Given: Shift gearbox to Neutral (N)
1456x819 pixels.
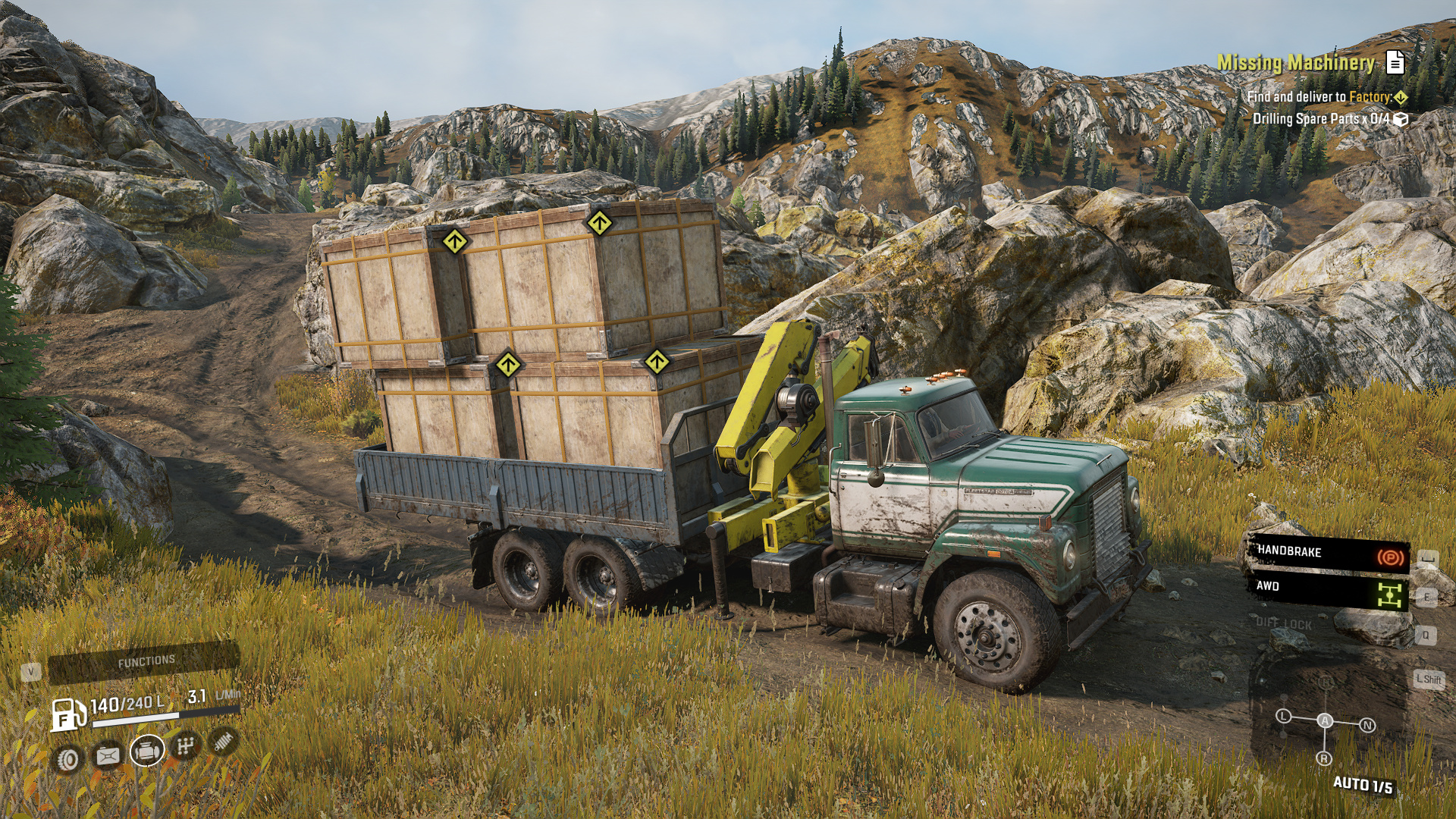Looking at the screenshot, I should pos(1367,726).
